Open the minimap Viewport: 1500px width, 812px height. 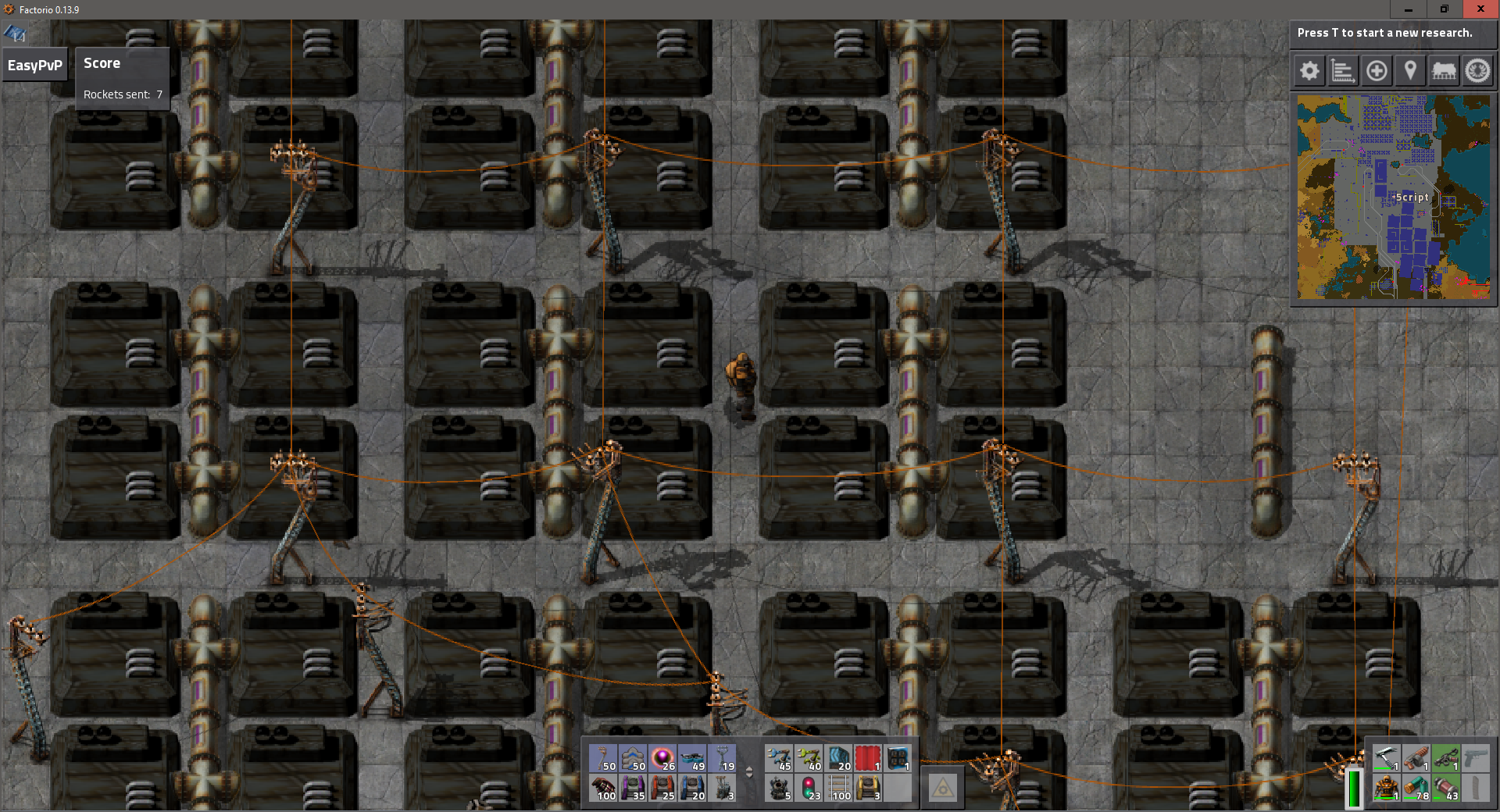pyautogui.click(x=1394, y=197)
